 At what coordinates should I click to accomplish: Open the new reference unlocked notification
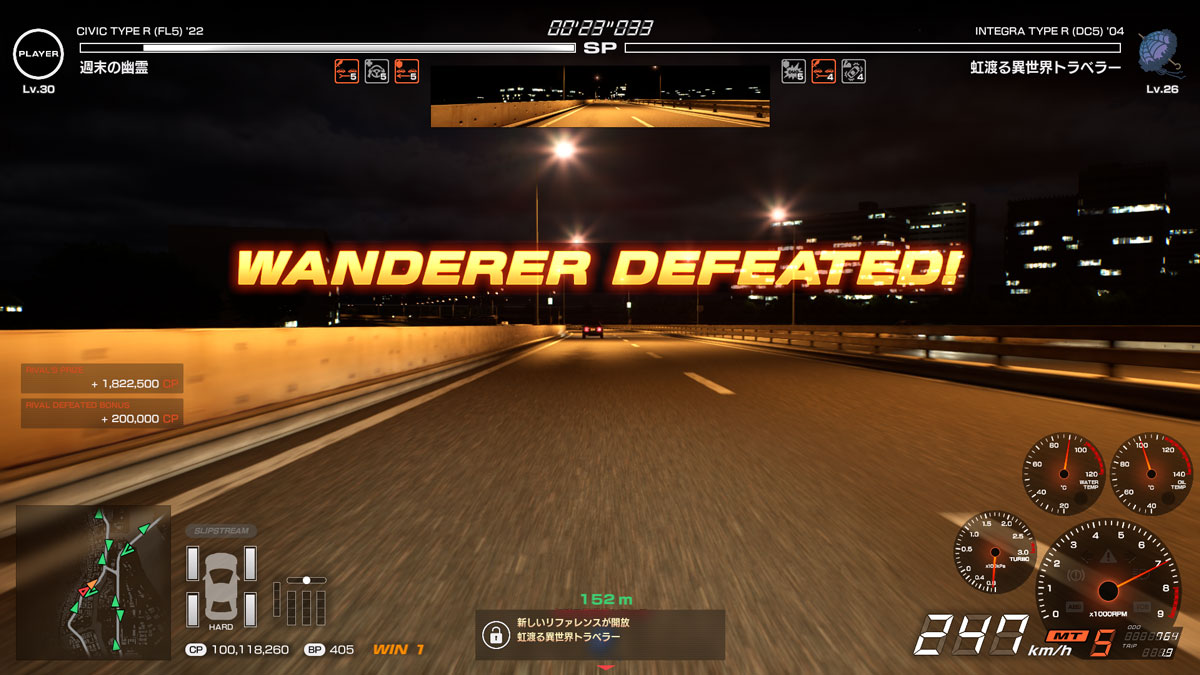click(x=599, y=634)
